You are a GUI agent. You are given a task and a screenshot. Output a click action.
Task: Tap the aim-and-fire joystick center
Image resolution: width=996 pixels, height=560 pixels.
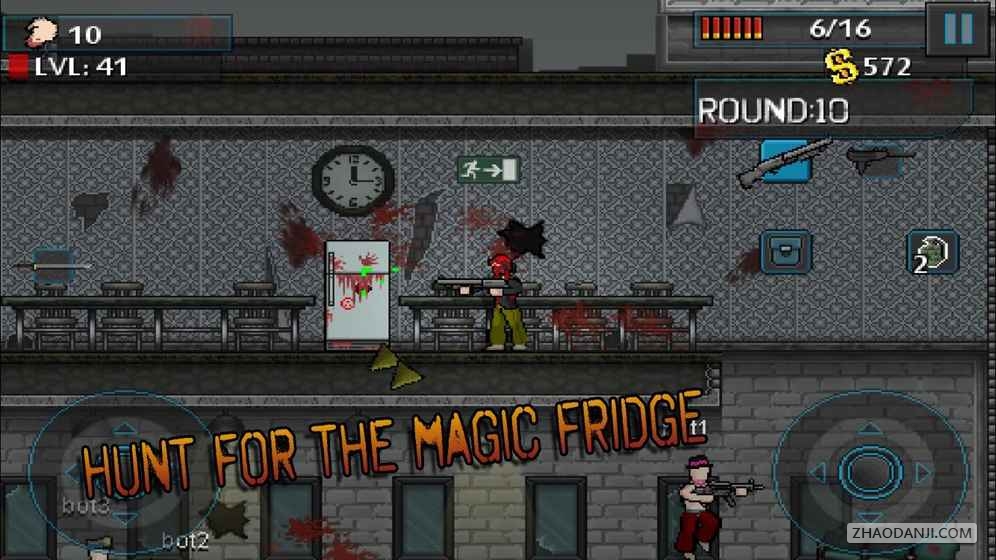tap(868, 471)
